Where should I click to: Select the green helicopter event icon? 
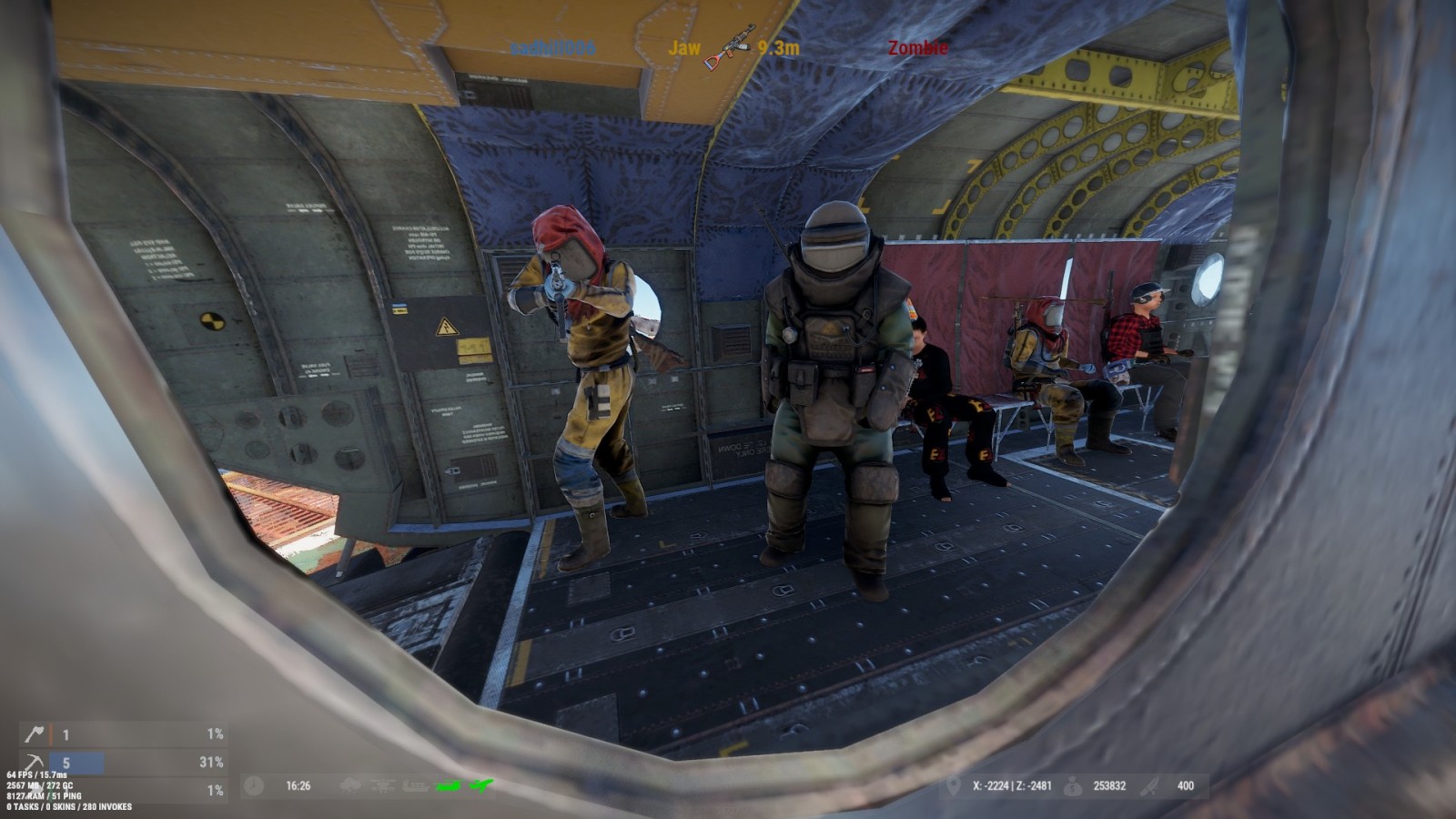coord(450,785)
